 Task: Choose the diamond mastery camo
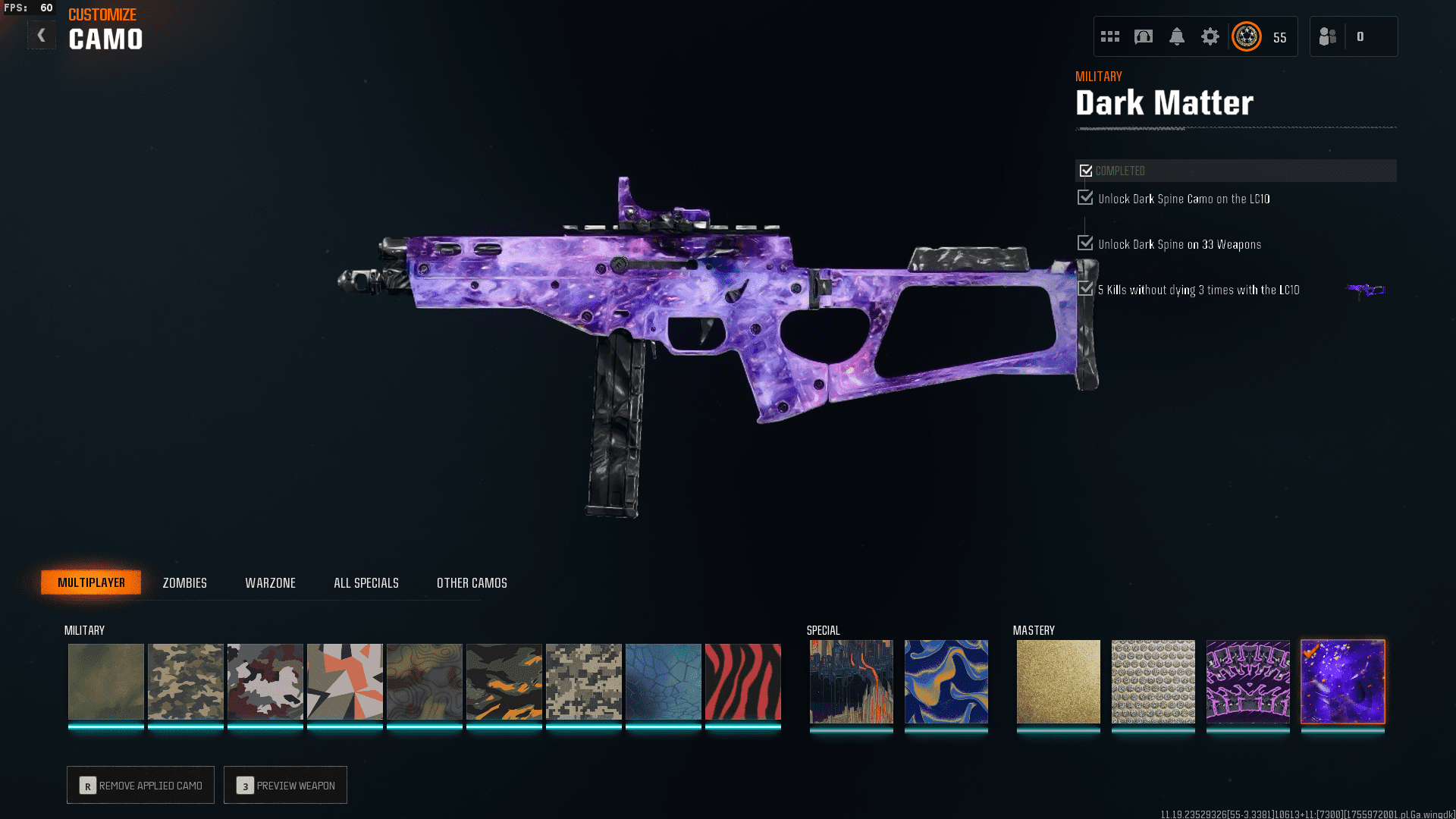[1153, 681]
